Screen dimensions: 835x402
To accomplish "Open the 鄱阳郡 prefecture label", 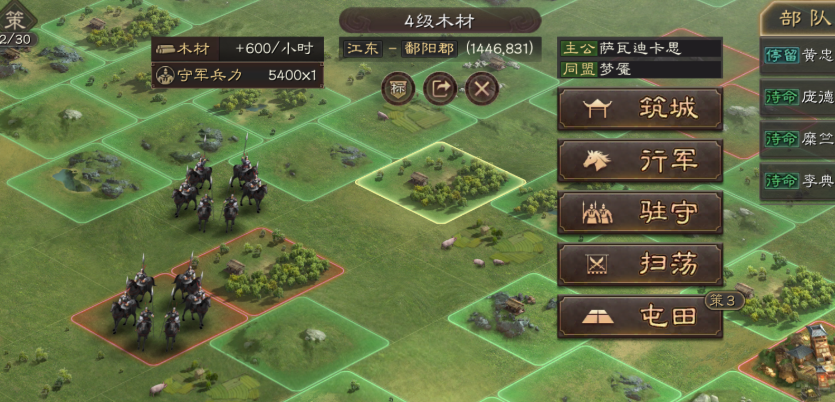I will pos(425,48).
